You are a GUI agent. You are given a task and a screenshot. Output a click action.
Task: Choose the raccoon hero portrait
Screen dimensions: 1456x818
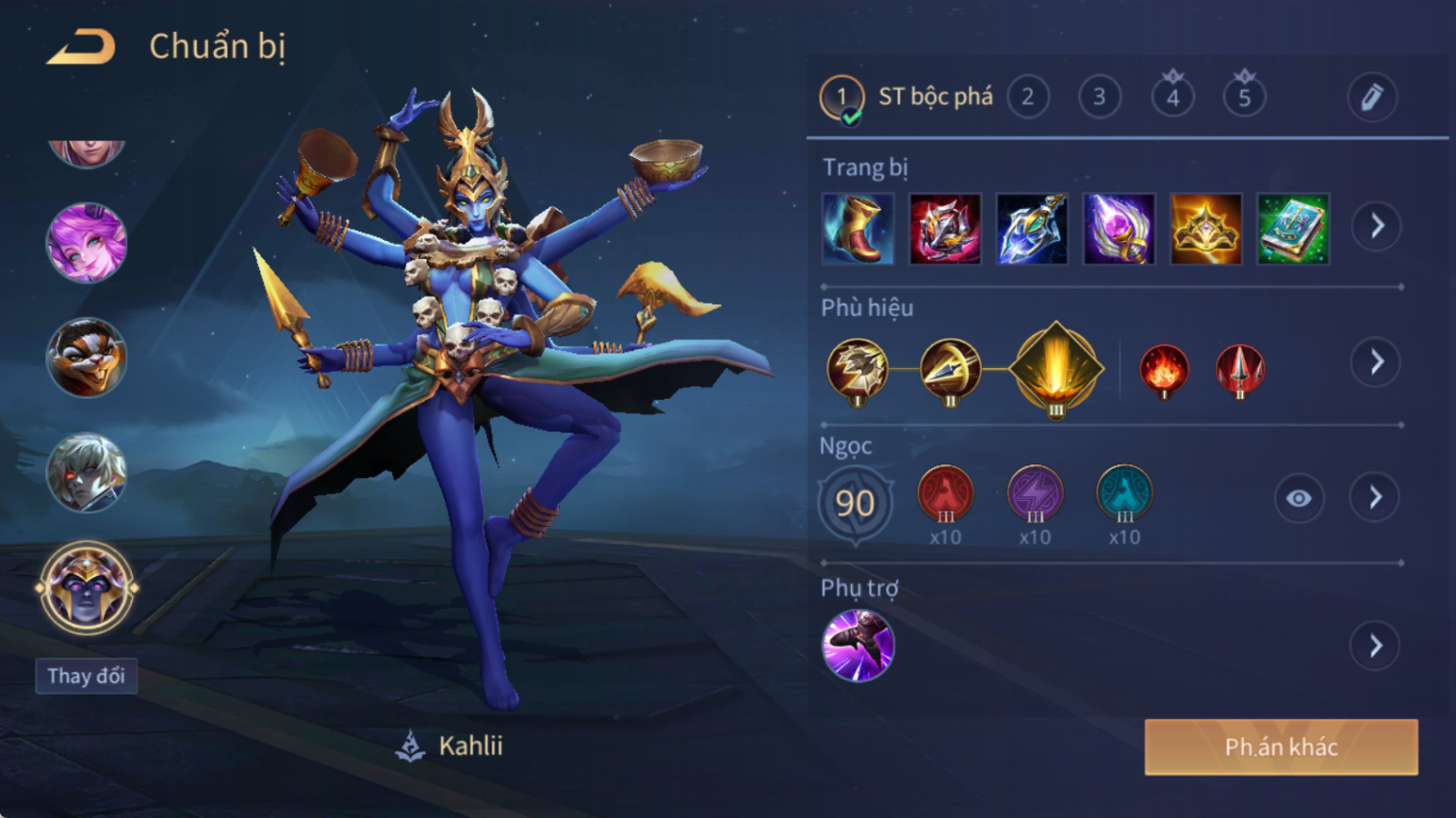pos(87,357)
